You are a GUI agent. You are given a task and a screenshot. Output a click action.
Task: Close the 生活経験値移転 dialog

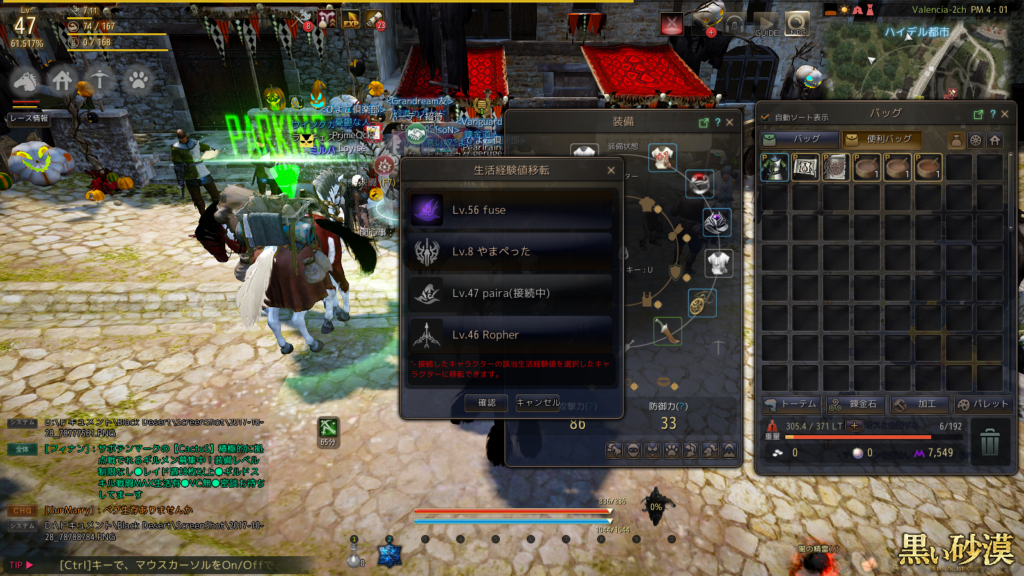click(611, 171)
